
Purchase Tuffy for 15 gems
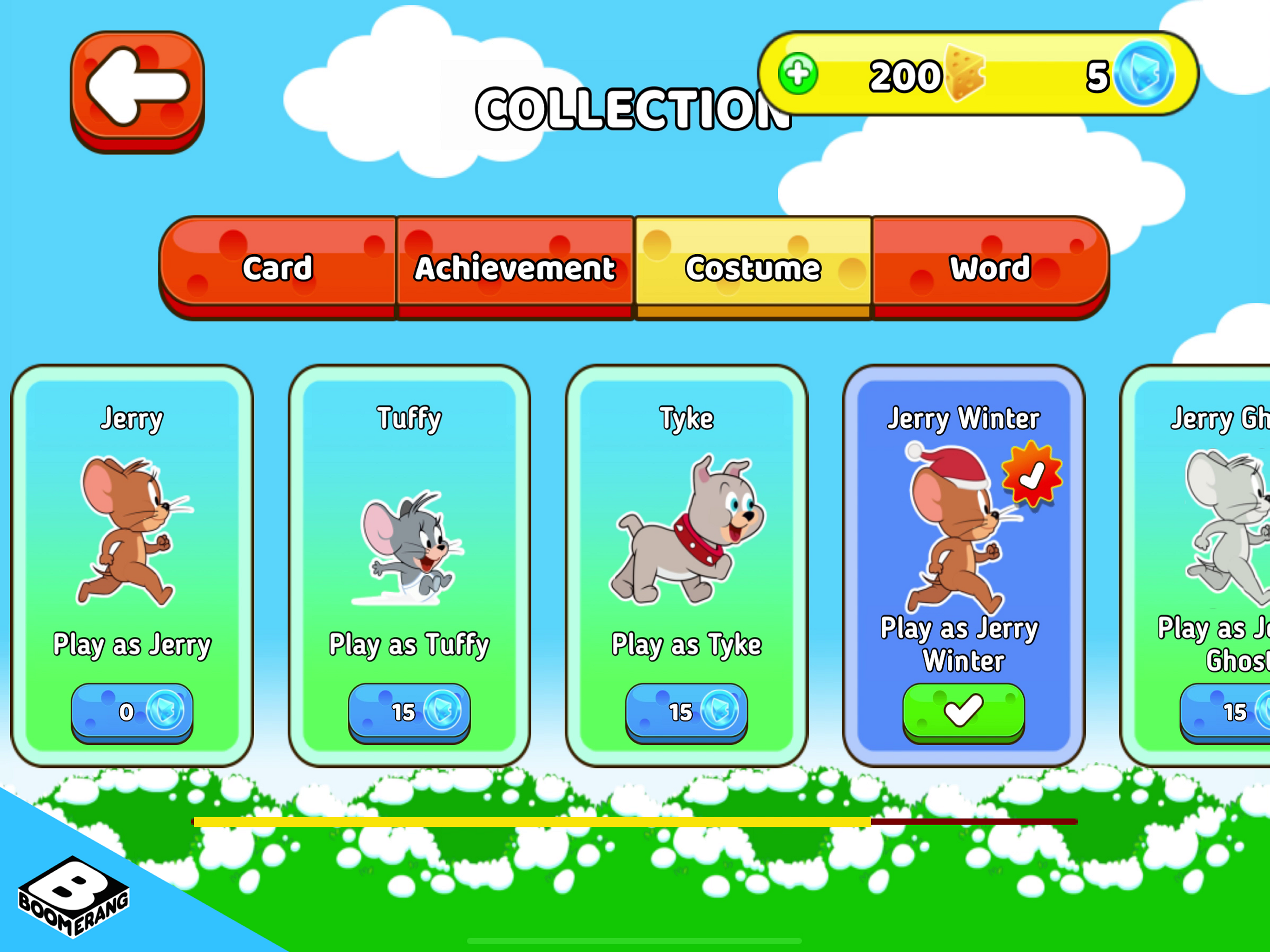410,711
